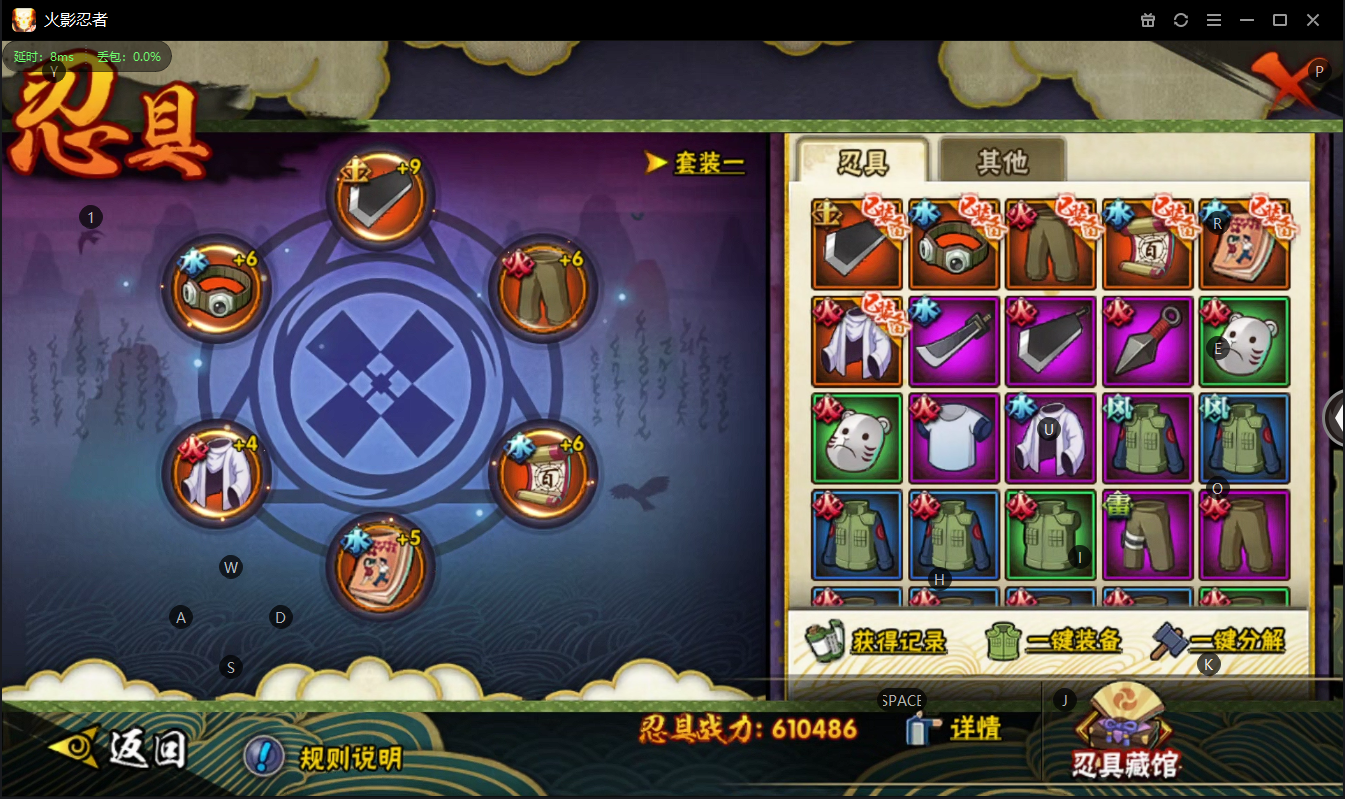Image resolution: width=1345 pixels, height=799 pixels.
Task: Show 详情 details of ninja tool power
Action: click(x=955, y=728)
